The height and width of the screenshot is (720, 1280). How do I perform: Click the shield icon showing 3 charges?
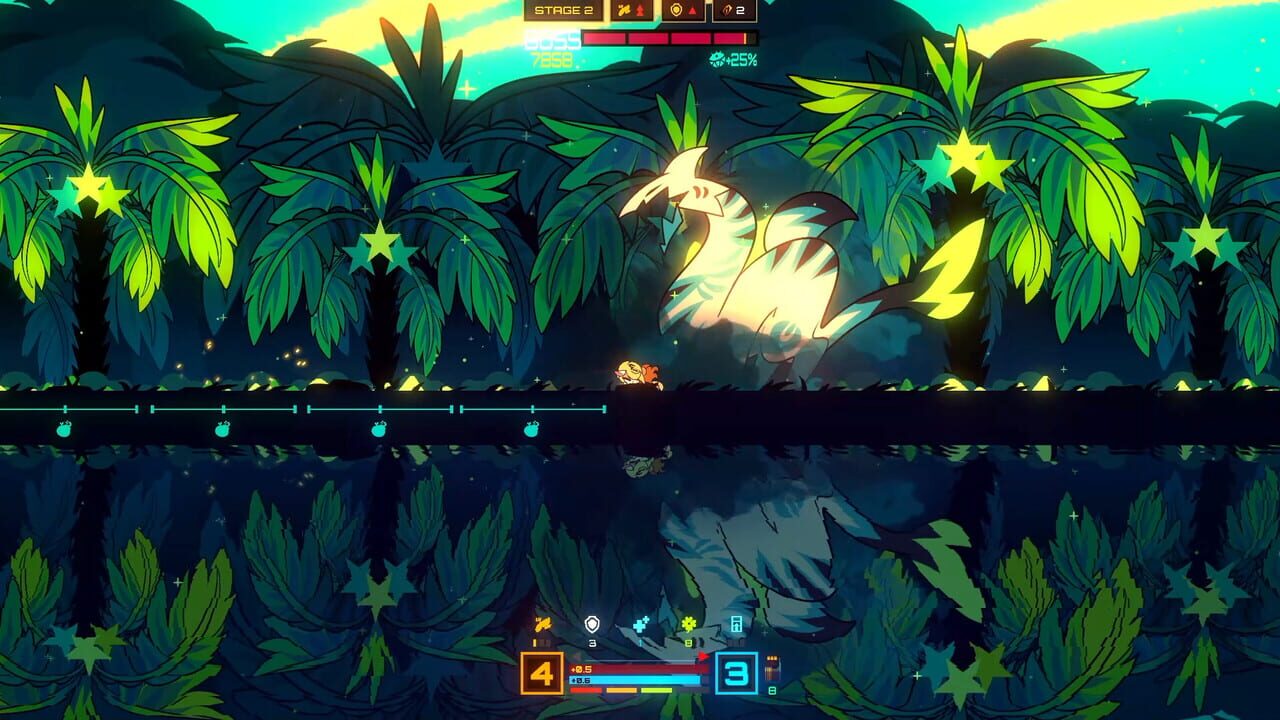point(593,622)
